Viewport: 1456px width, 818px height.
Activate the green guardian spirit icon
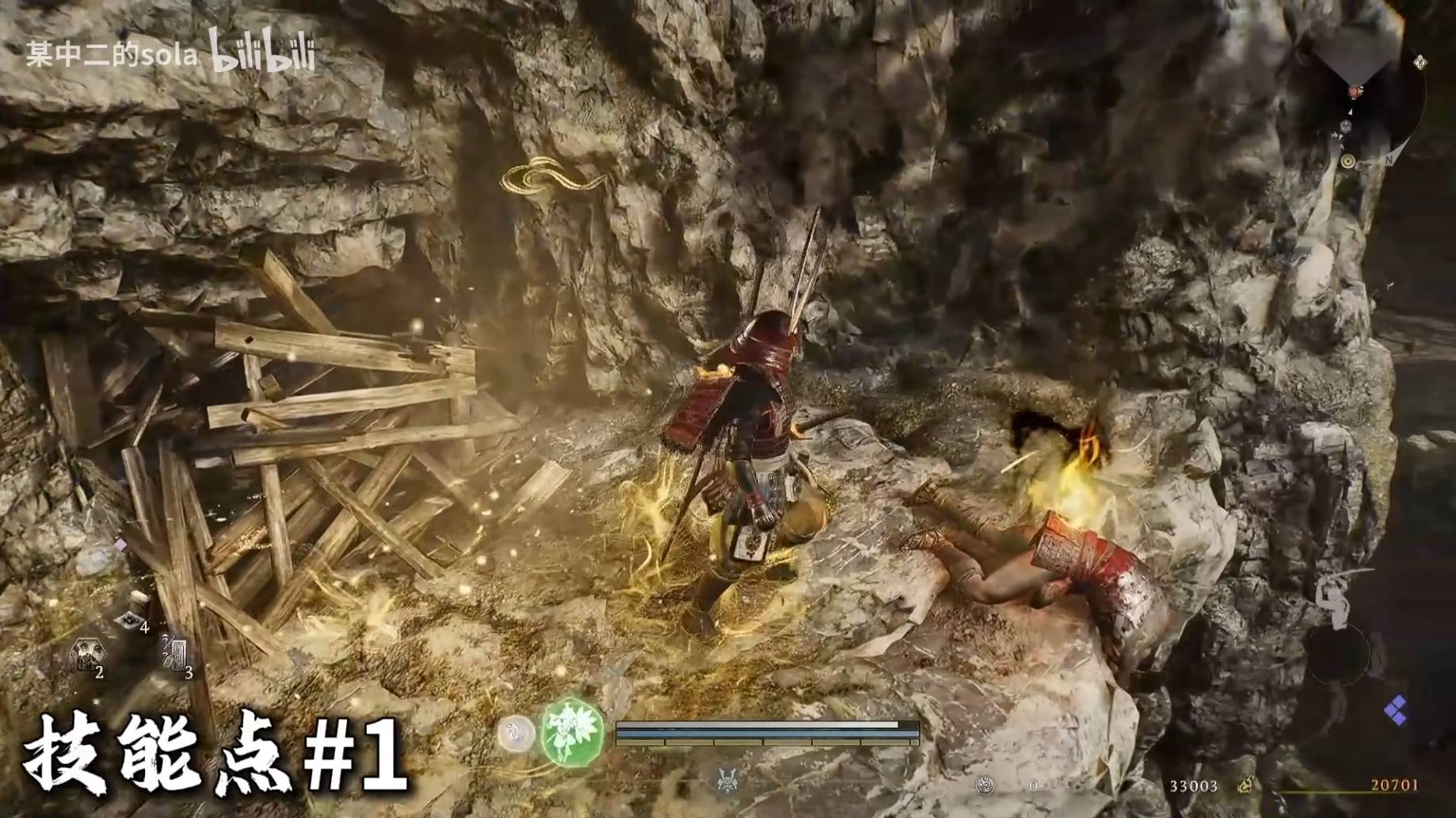[x=572, y=732]
